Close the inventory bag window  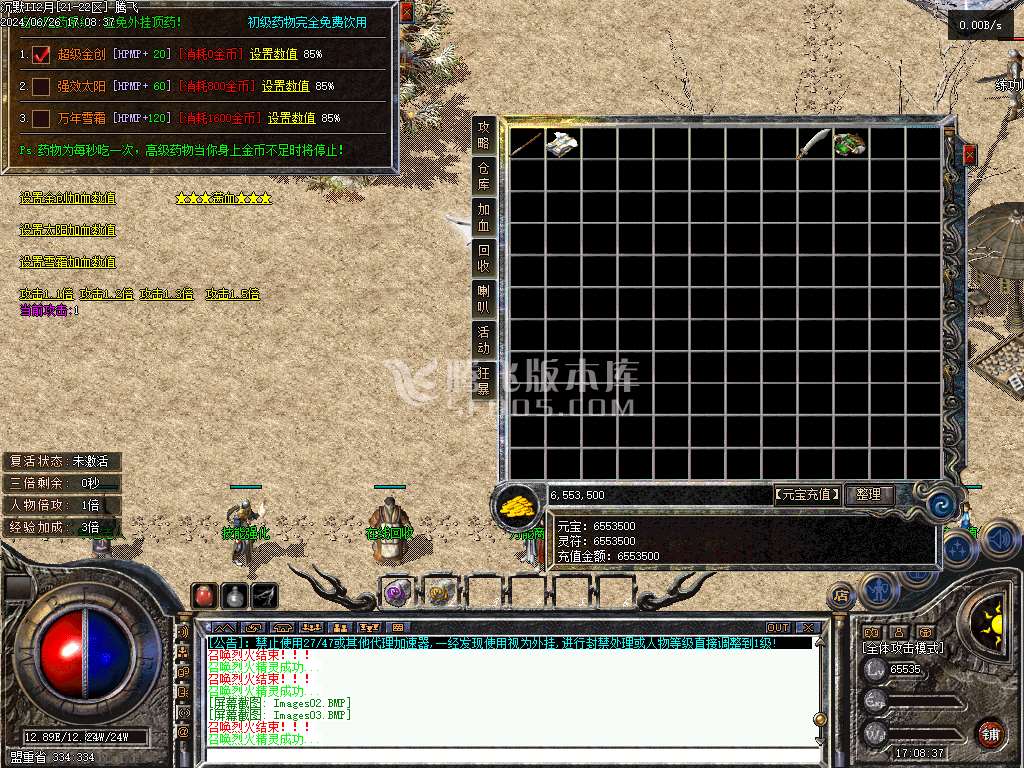(x=969, y=155)
